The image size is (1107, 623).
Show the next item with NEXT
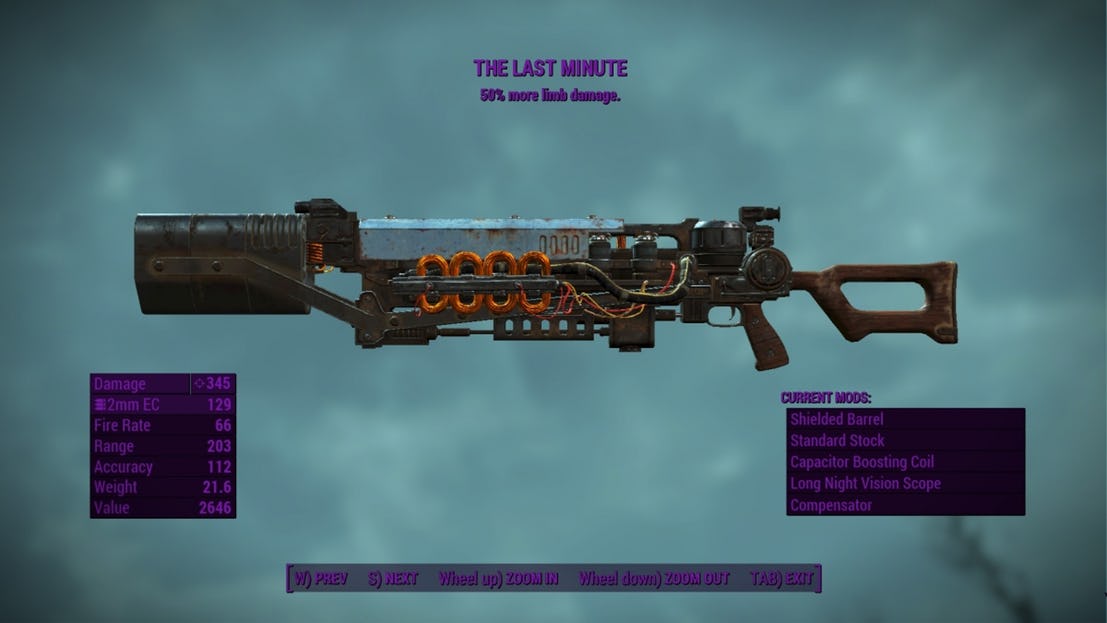click(393, 579)
